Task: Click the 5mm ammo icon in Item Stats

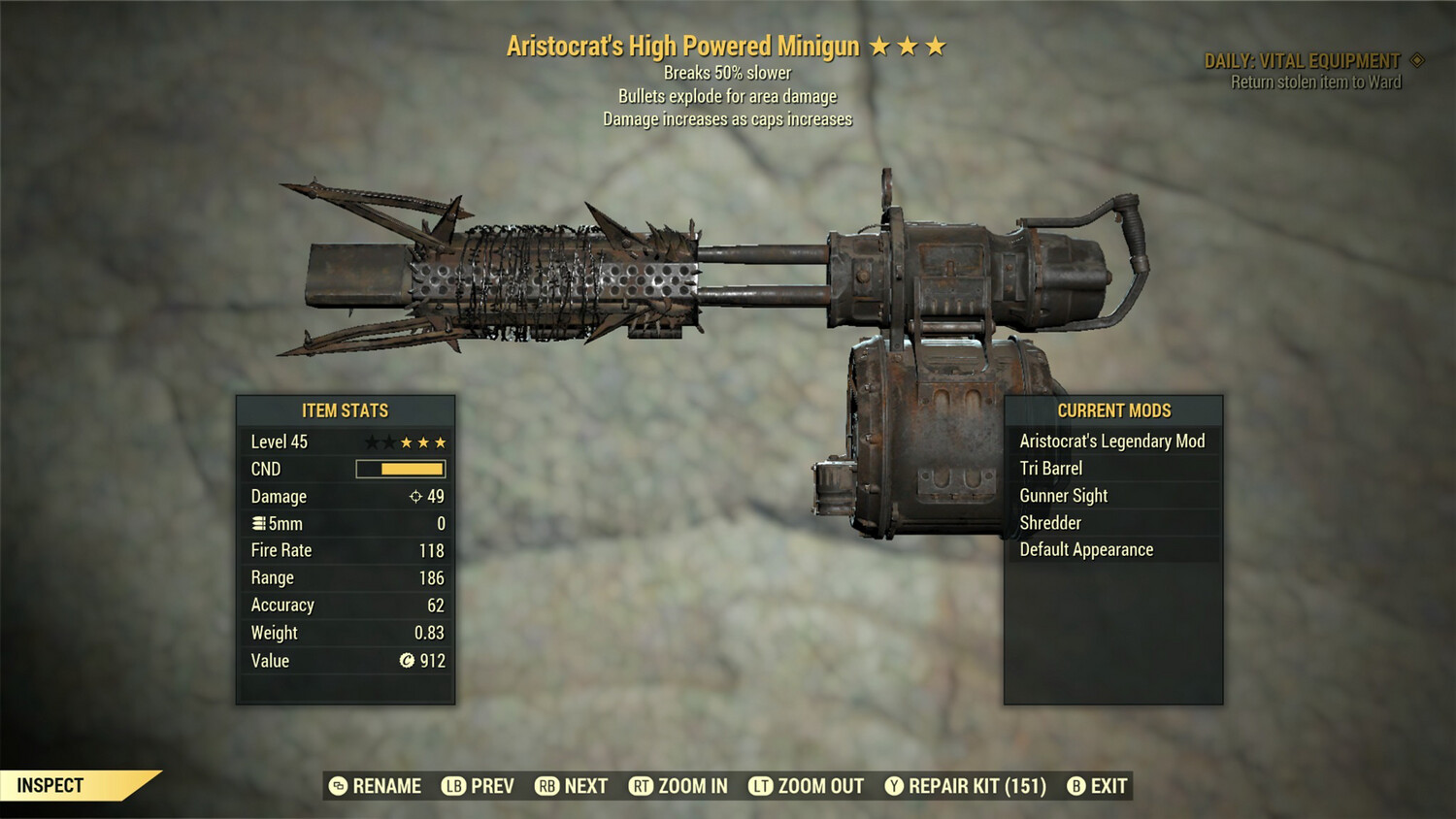Action: (256, 523)
